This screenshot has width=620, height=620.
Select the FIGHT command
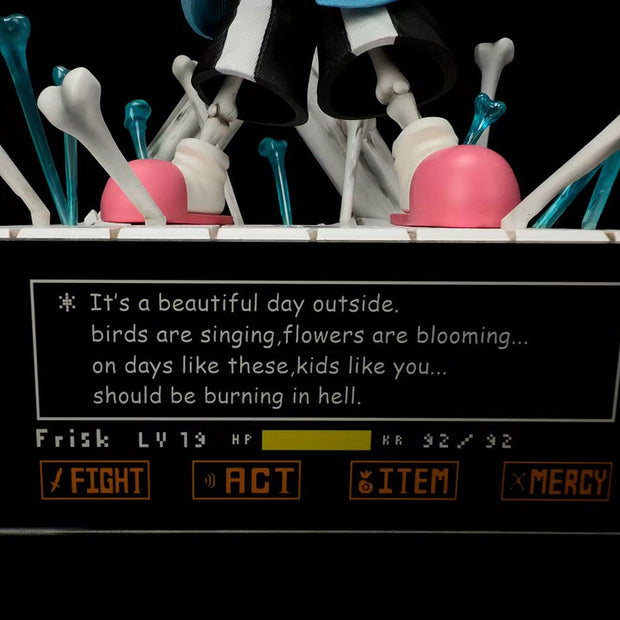[x=95, y=481]
